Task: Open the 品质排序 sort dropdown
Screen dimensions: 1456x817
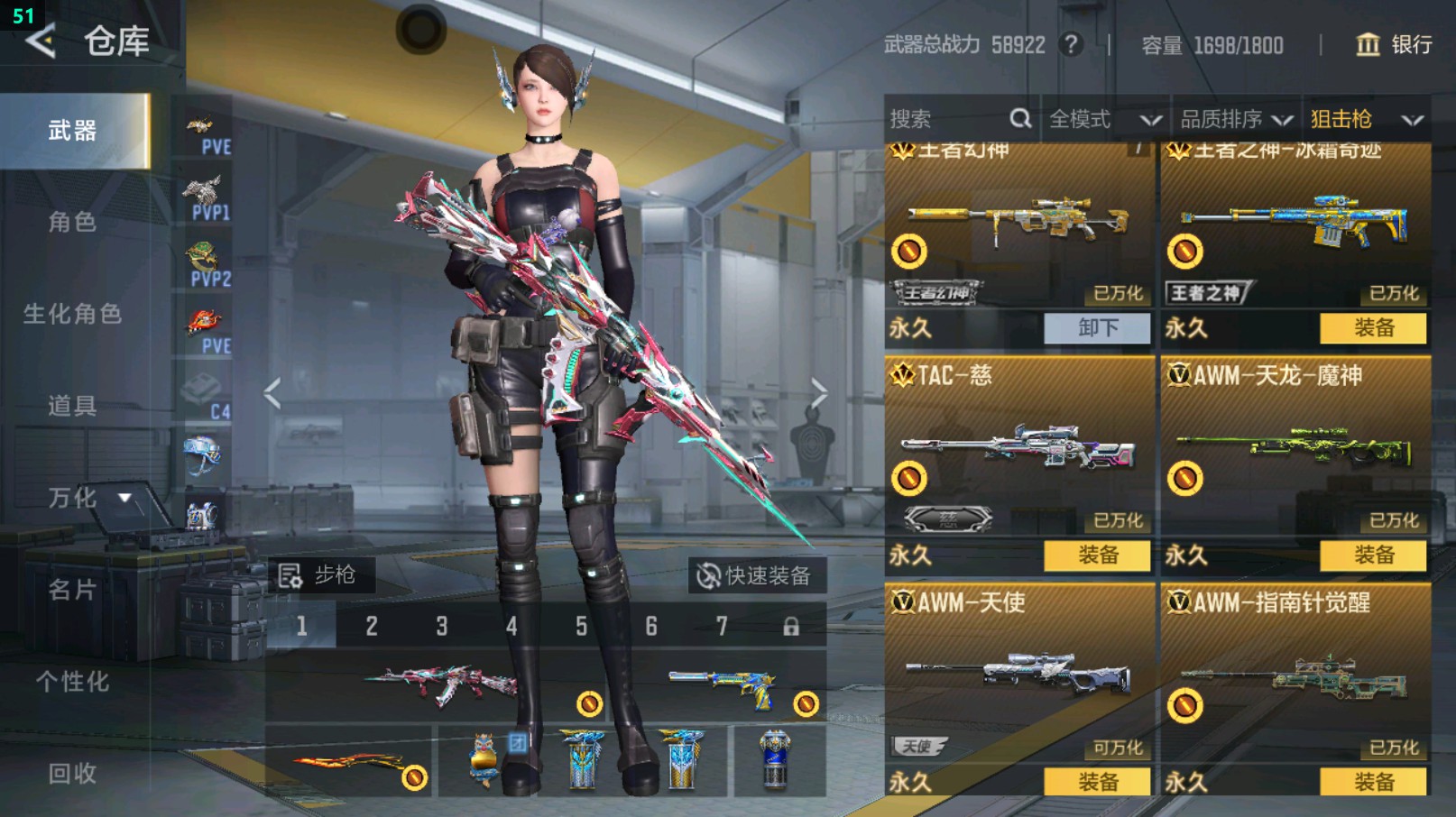Action: pos(1235,119)
